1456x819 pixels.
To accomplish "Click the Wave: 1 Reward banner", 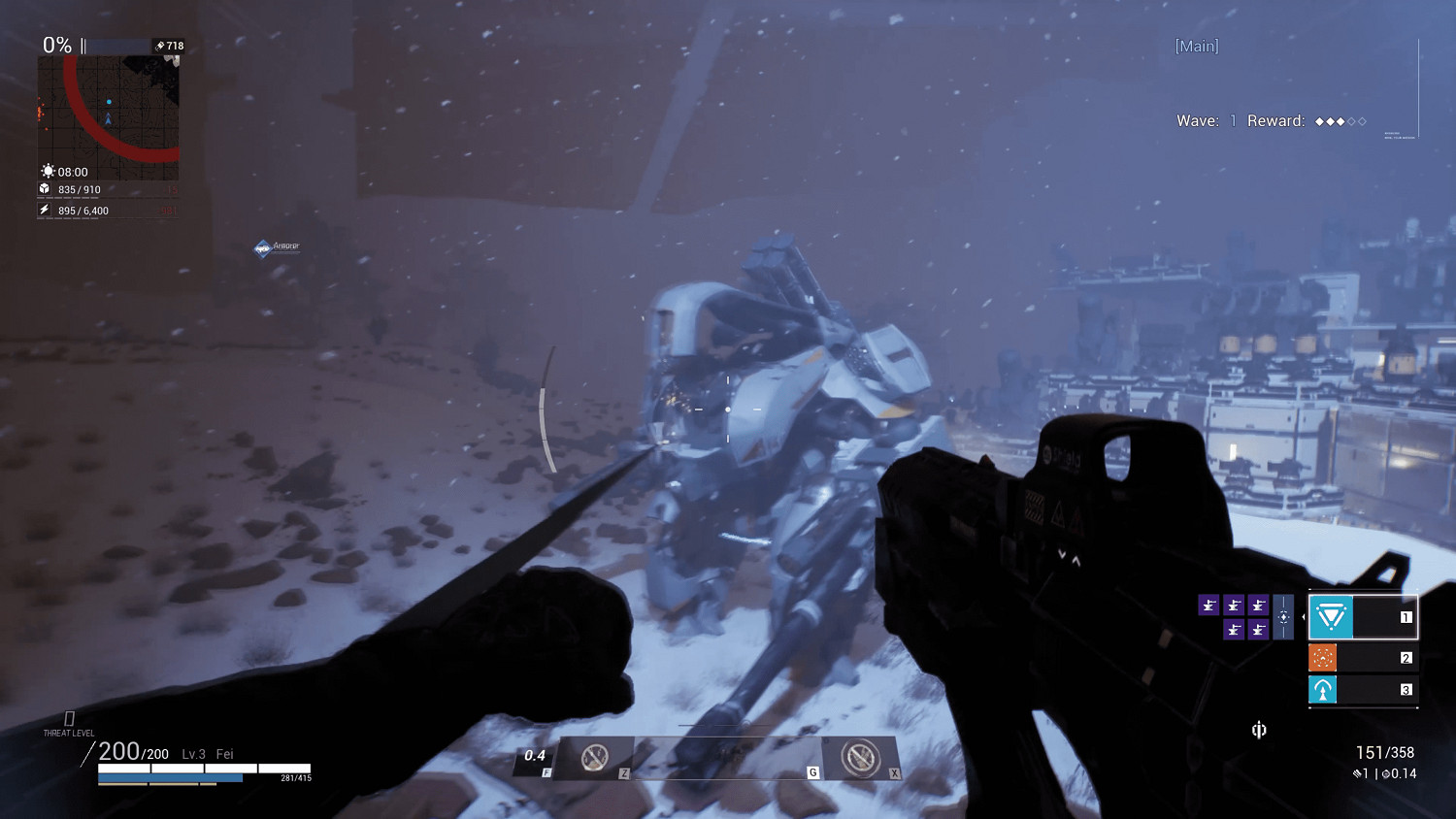I will click(x=1269, y=120).
